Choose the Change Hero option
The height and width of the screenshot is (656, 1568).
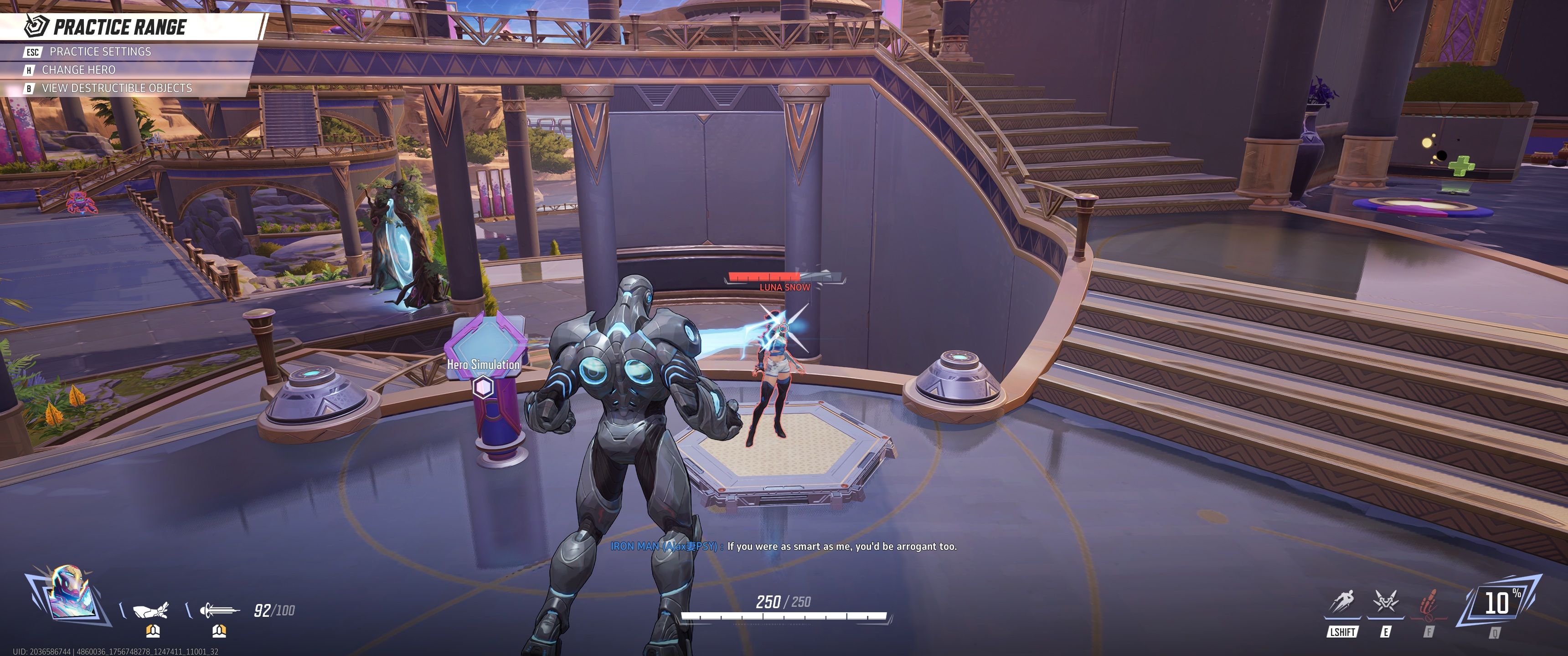click(x=78, y=70)
